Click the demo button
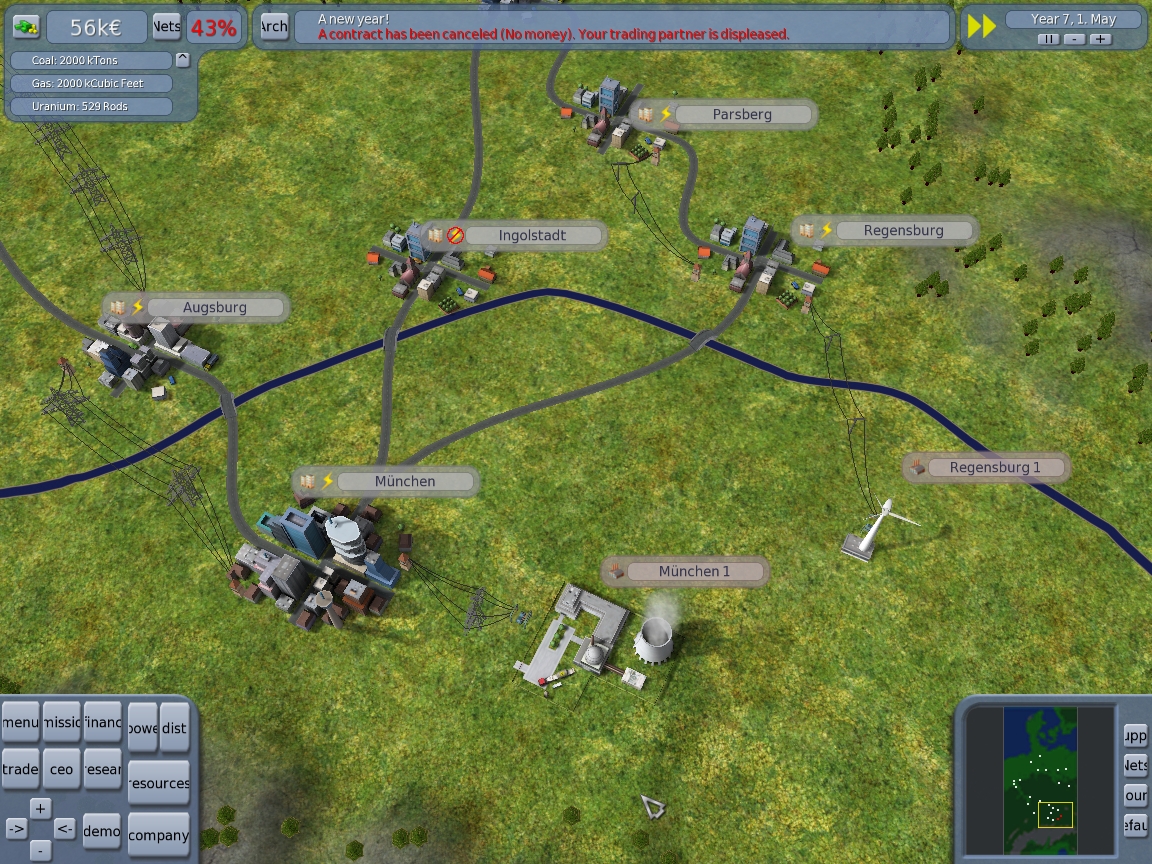This screenshot has height=864, width=1152. 102,831
